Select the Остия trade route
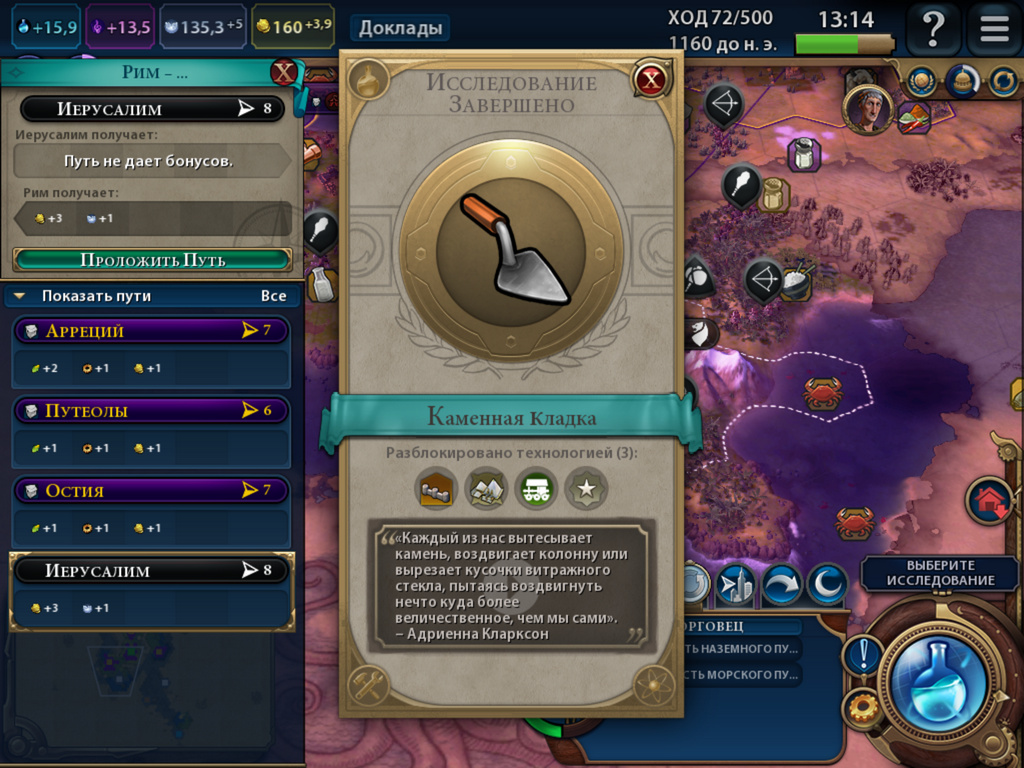Viewport: 1024px width, 768px height. pyautogui.click(x=150, y=491)
